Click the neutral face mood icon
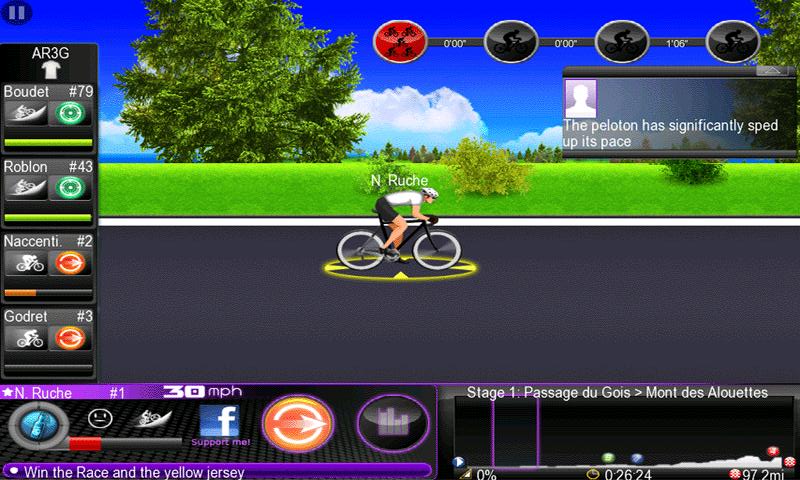The image size is (800, 480). 98,418
